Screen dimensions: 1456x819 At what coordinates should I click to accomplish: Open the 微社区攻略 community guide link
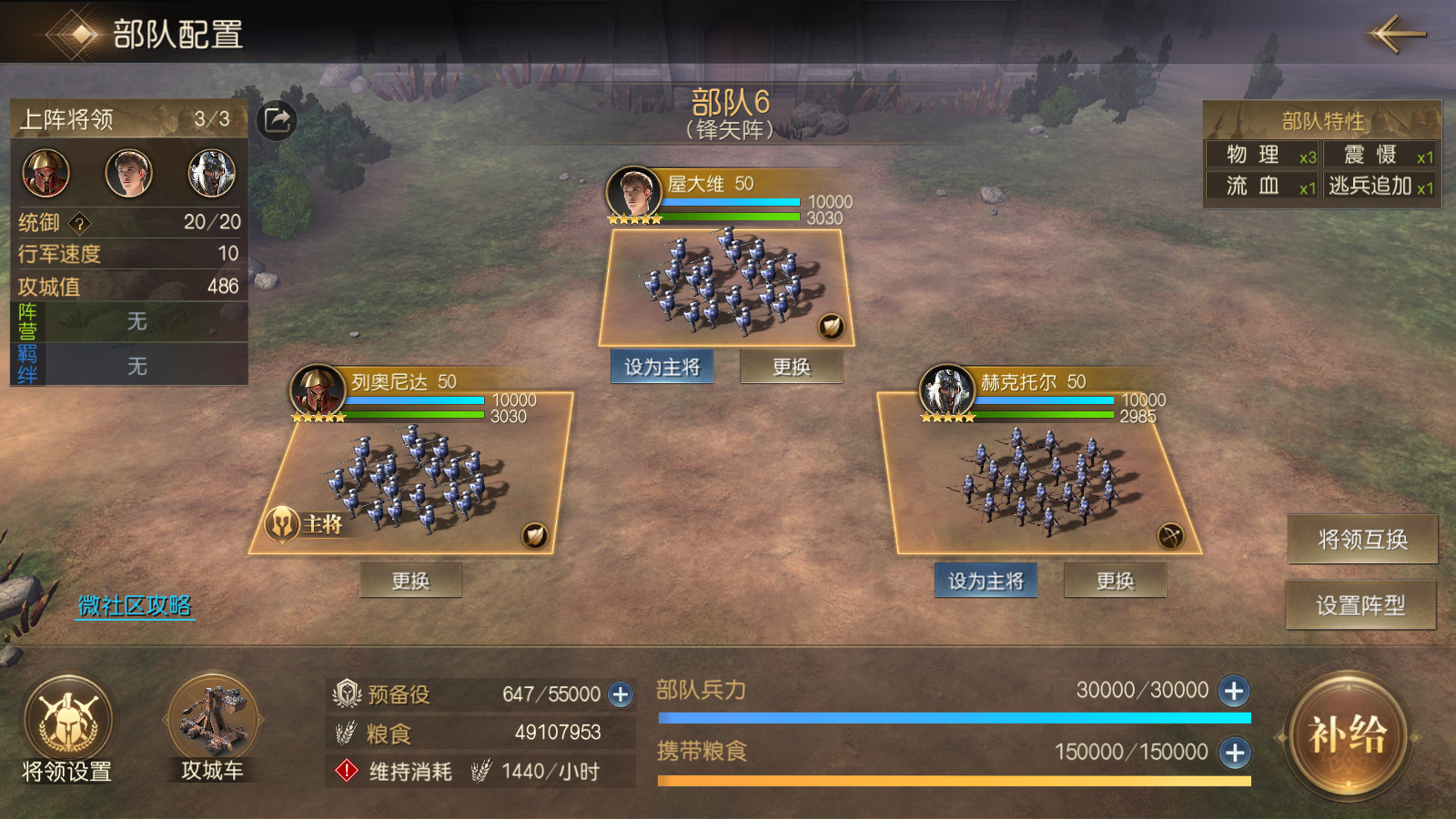135,606
